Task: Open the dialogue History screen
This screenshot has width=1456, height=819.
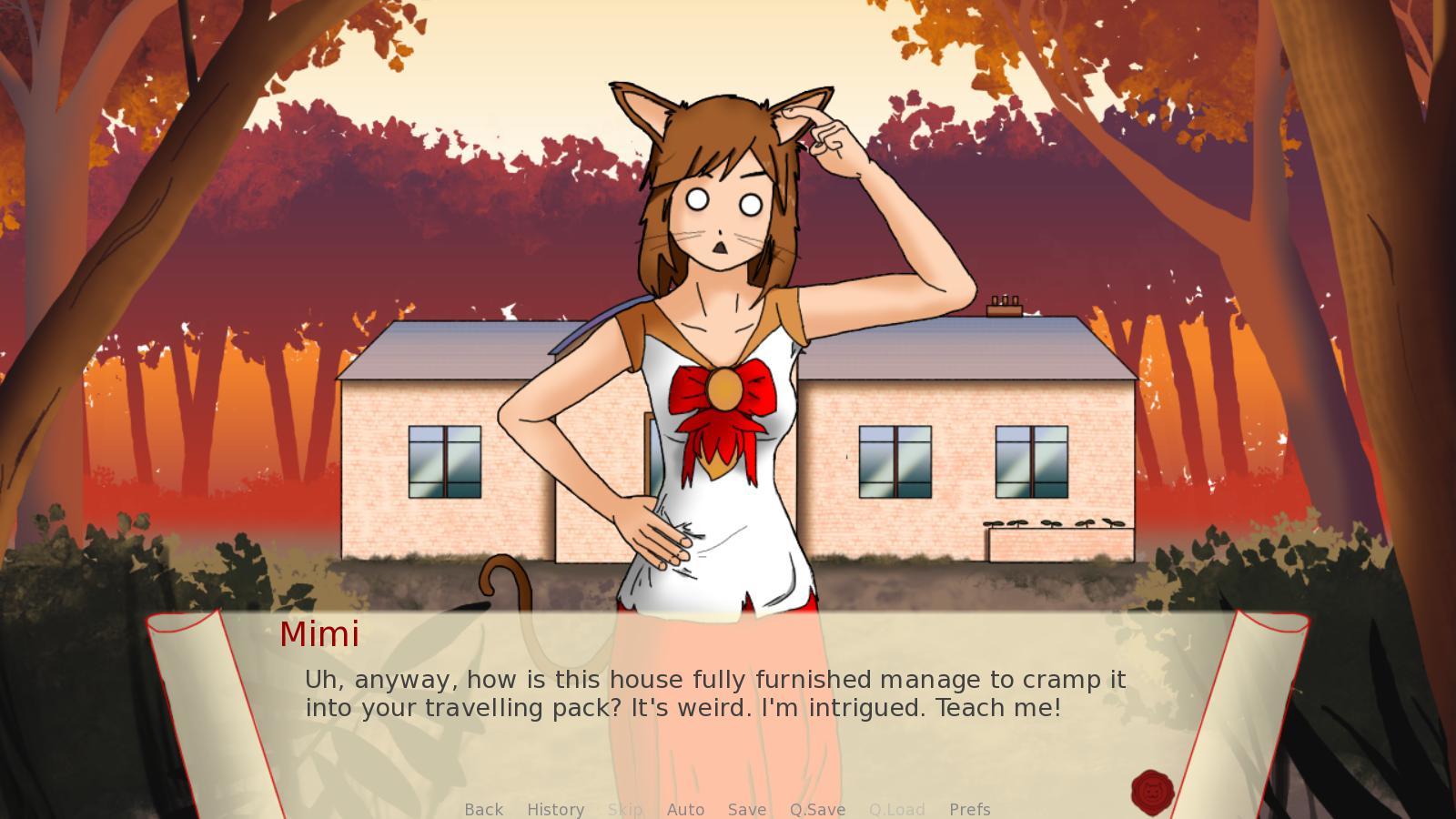Action: (x=555, y=809)
